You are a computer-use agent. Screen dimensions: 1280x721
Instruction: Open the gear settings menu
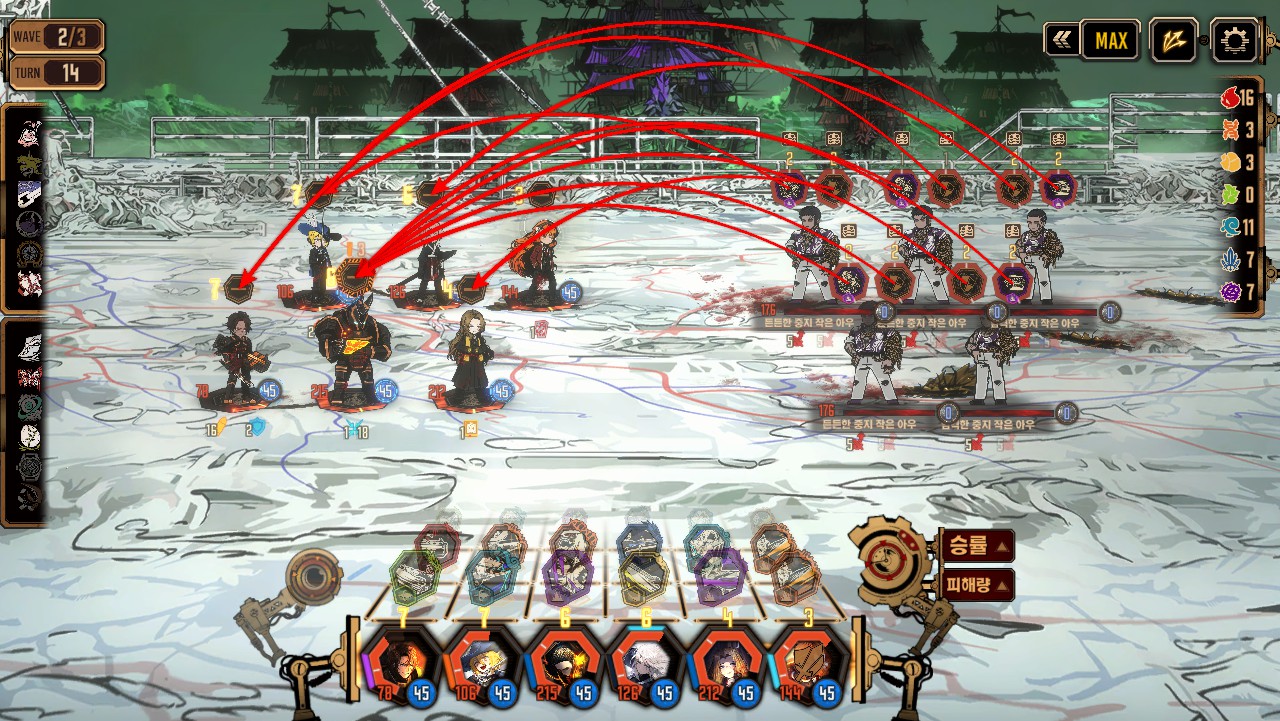click(x=1233, y=41)
